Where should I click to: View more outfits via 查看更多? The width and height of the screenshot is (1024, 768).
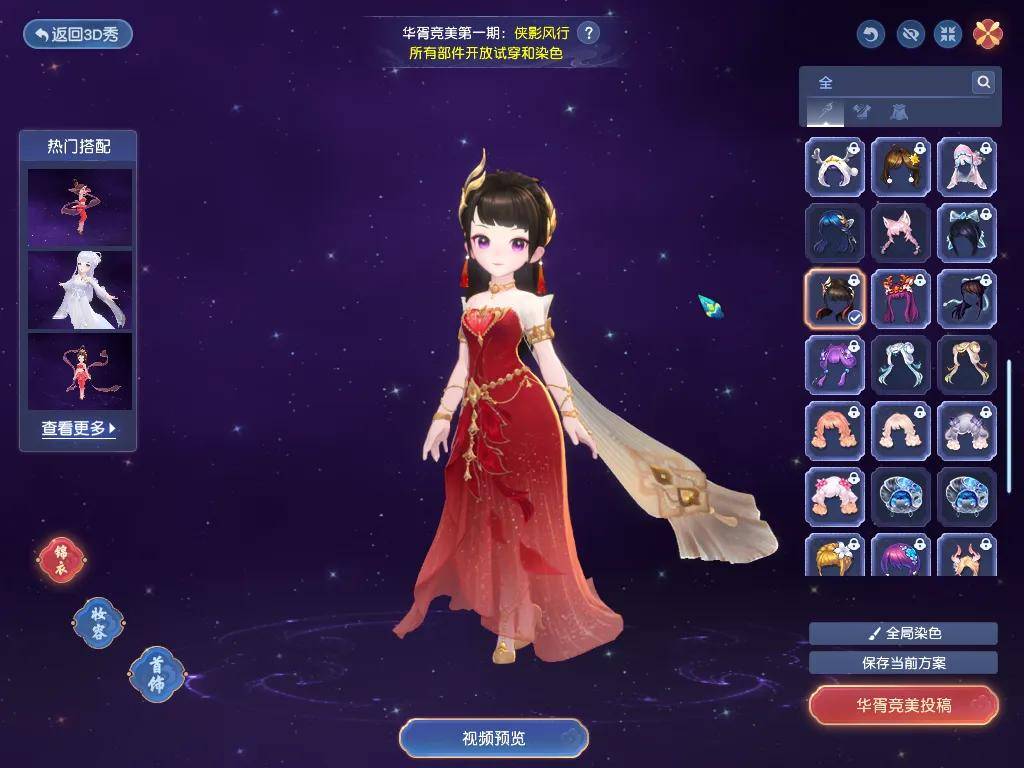click(79, 428)
